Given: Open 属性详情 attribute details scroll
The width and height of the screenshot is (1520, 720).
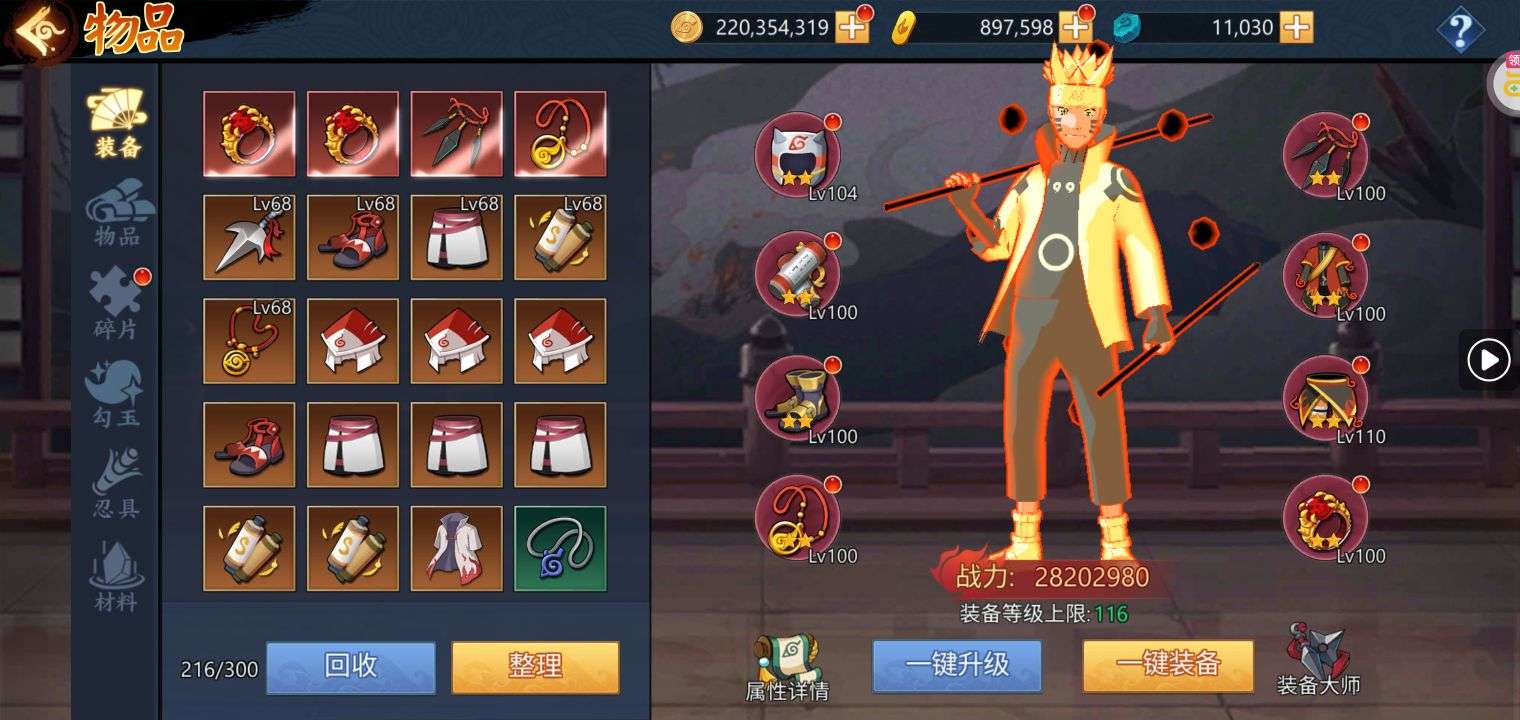Looking at the screenshot, I should click(786, 667).
